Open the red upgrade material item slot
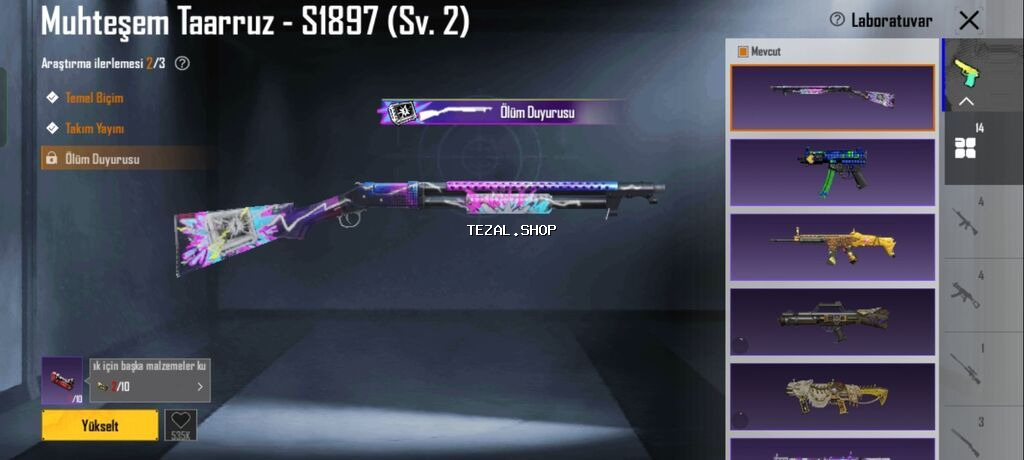Viewport: 1024px width, 460px height. [63, 381]
